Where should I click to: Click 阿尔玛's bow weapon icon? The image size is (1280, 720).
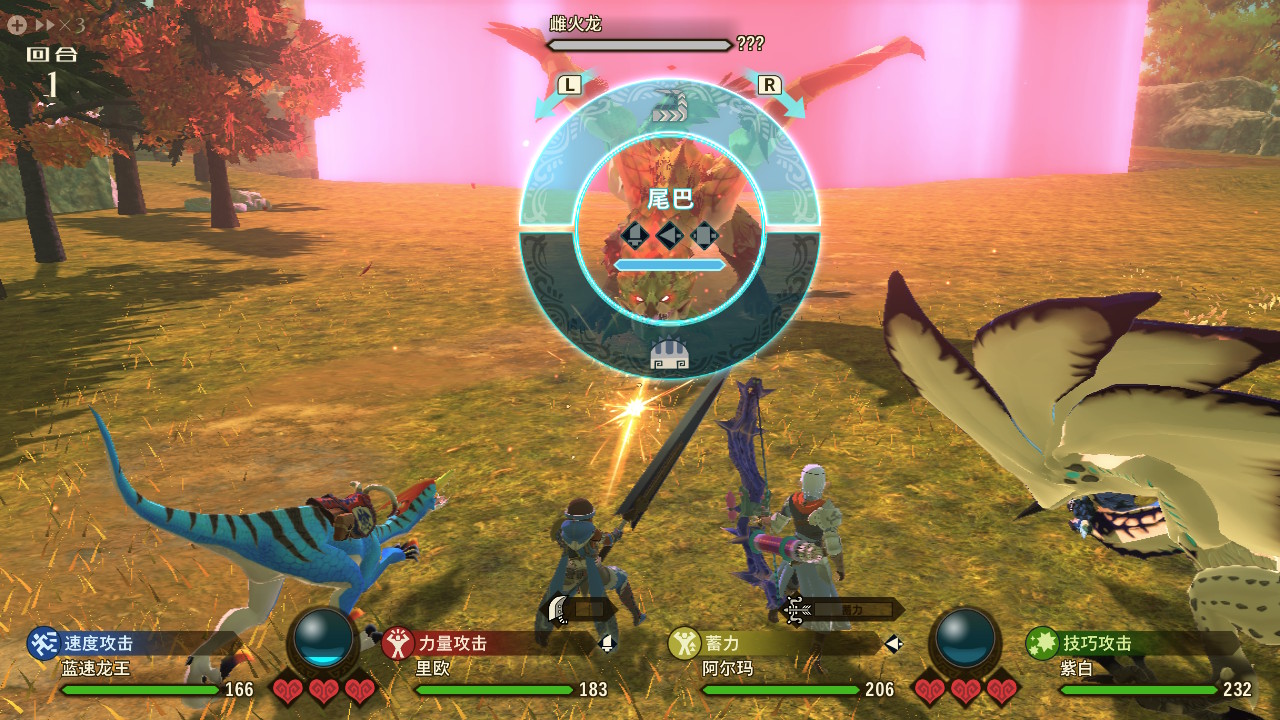tap(798, 608)
